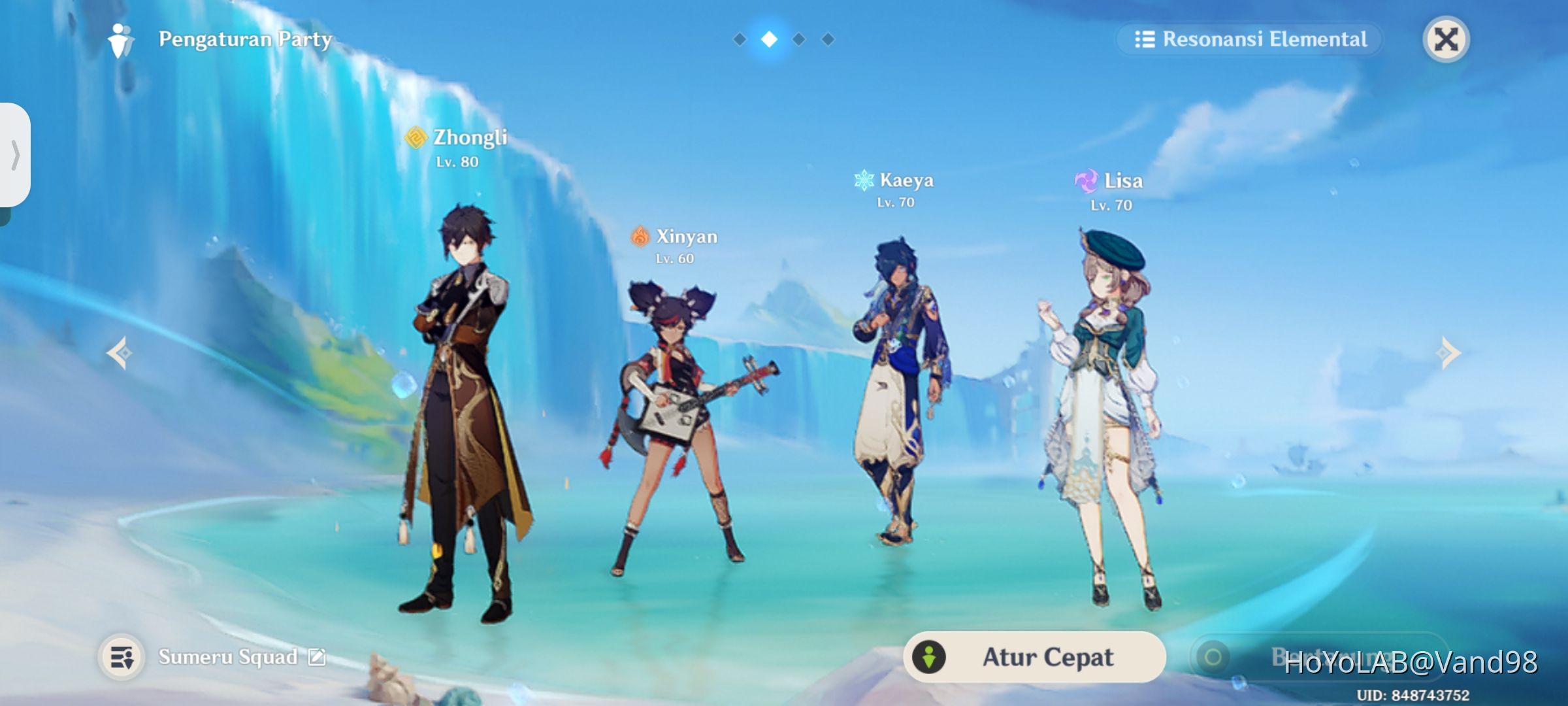Click the third page indicator diamond
Viewport: 1568px width, 706px height.
(x=800, y=39)
